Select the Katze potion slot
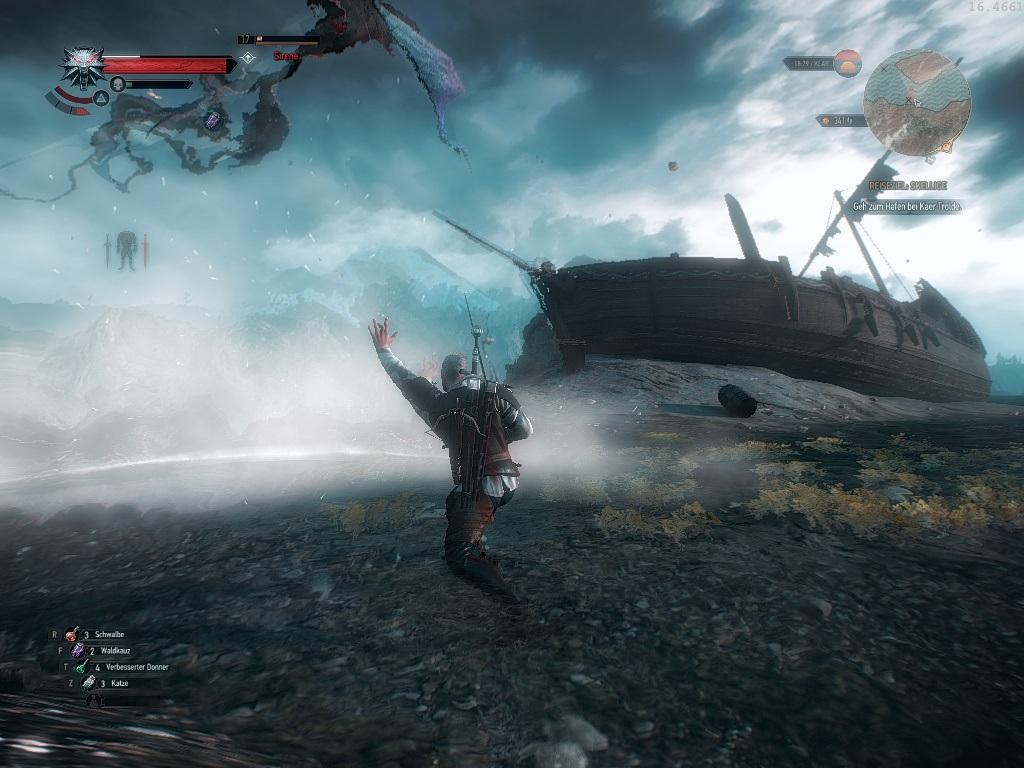The height and width of the screenshot is (768, 1024). 88,682
